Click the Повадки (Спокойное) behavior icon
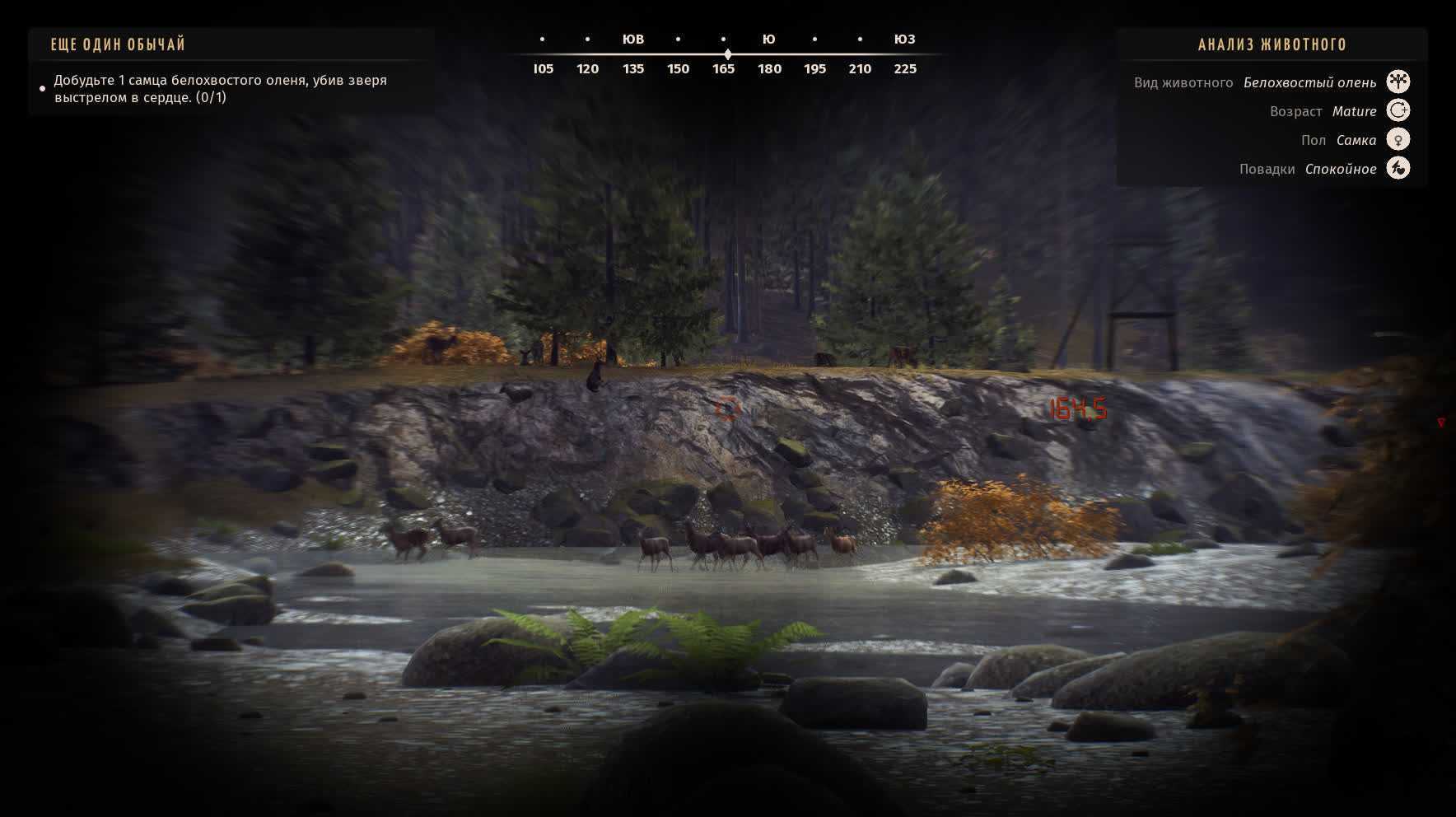This screenshot has width=1456, height=817. (x=1398, y=168)
